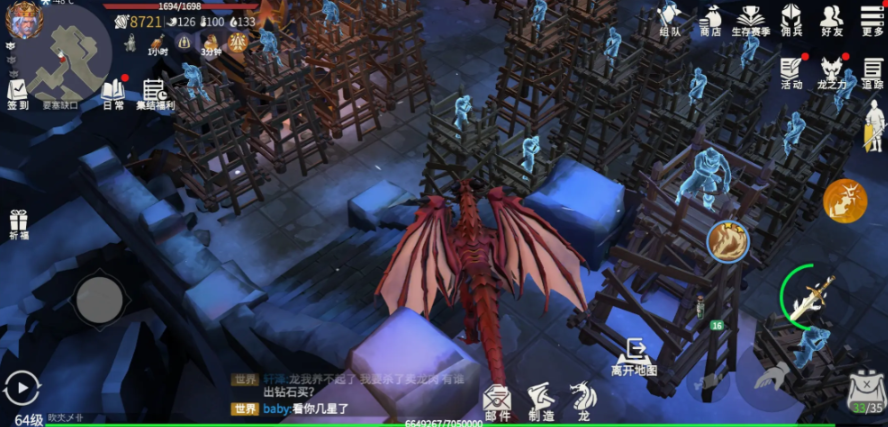Open the 日常 daily tasks book
The image size is (888, 427).
113,95
